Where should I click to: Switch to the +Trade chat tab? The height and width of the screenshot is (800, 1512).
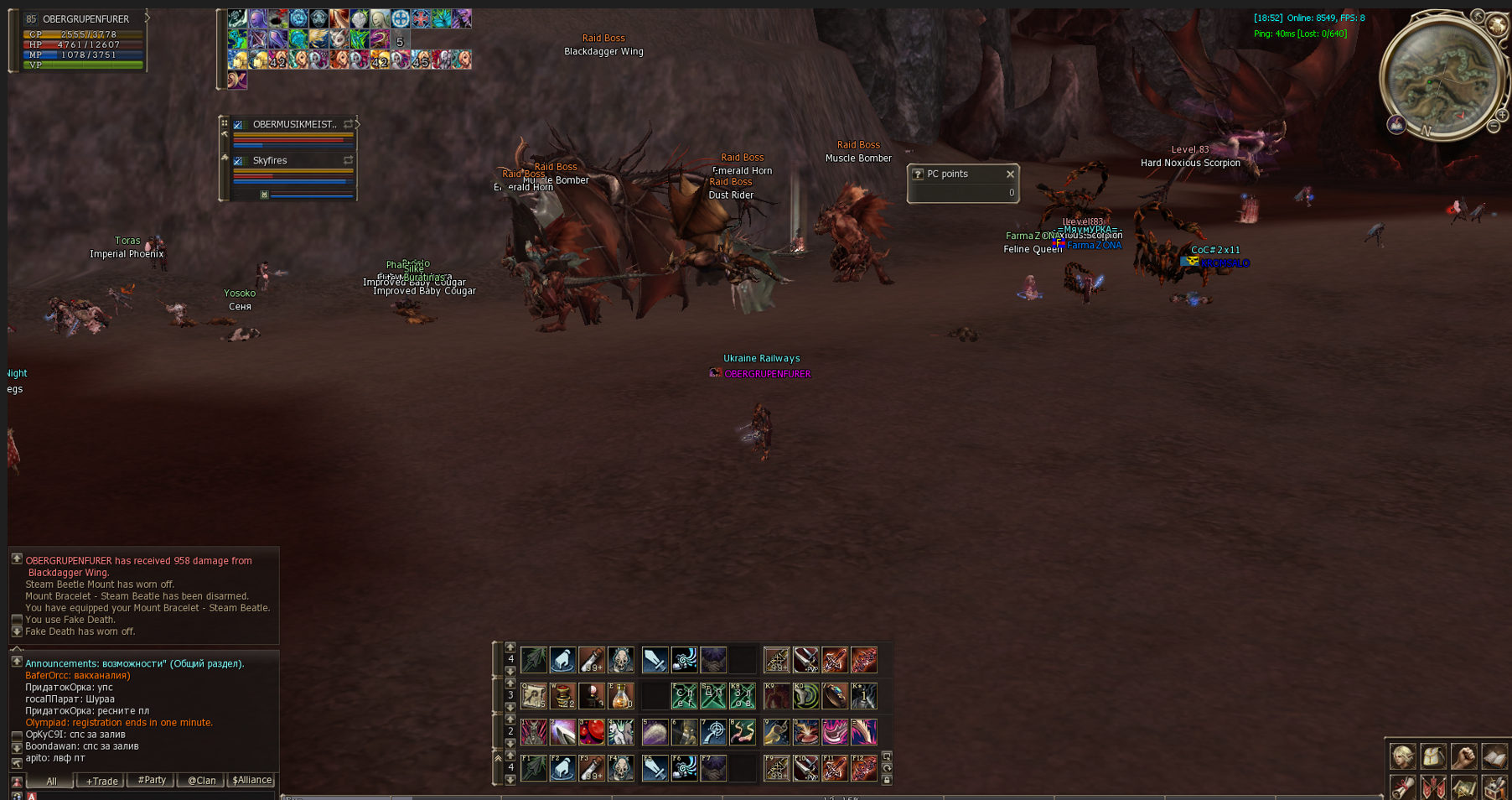point(101,781)
